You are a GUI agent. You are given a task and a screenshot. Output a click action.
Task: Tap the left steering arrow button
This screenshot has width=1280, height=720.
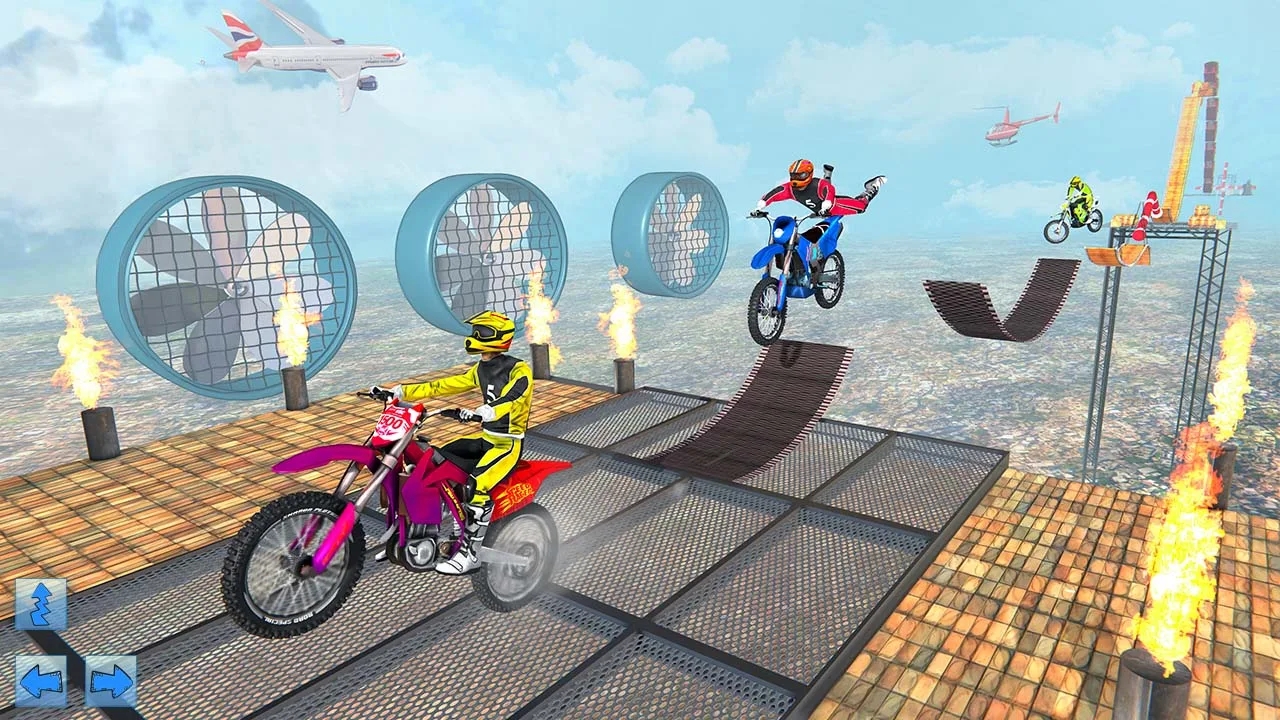[x=40, y=680]
